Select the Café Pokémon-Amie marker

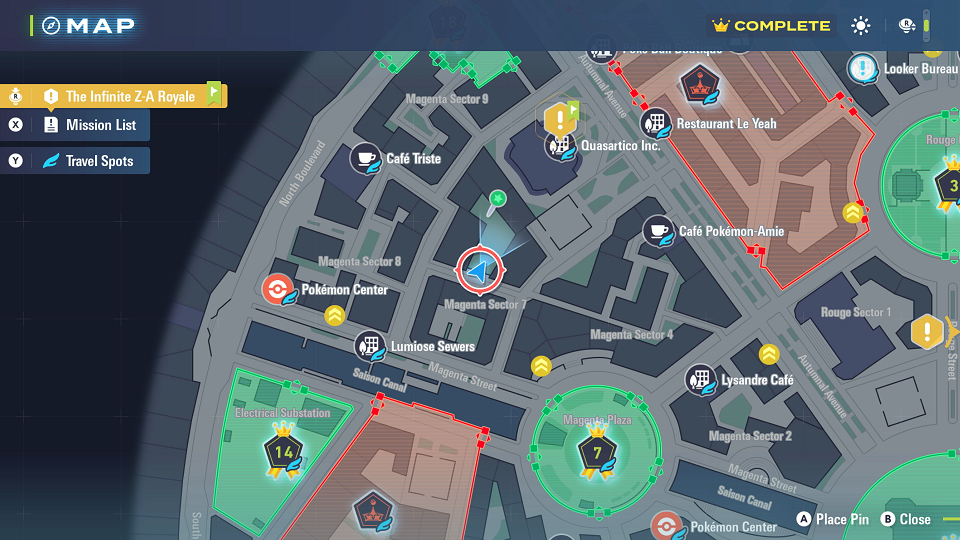tap(658, 231)
